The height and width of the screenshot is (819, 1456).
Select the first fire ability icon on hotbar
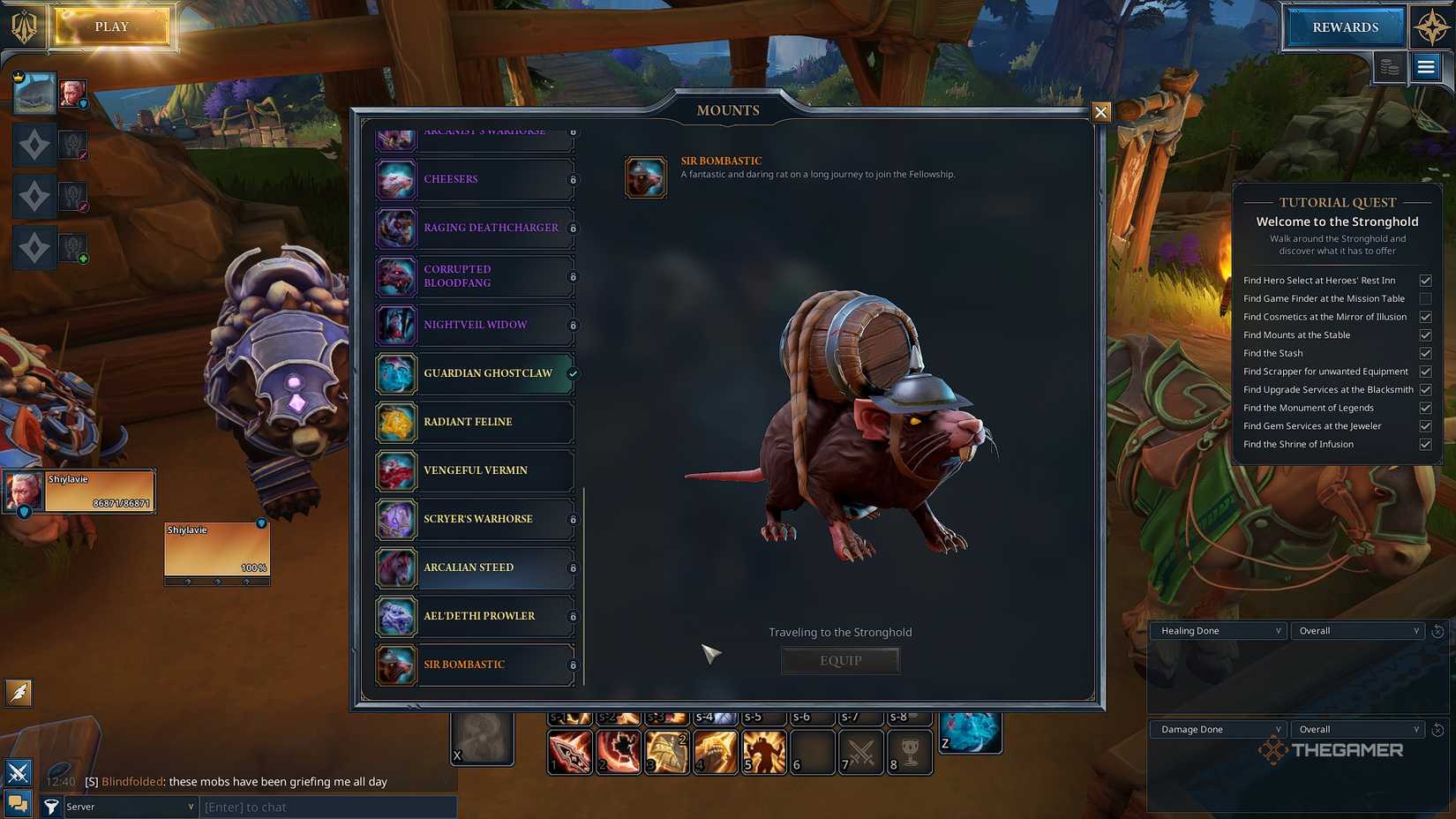click(570, 752)
